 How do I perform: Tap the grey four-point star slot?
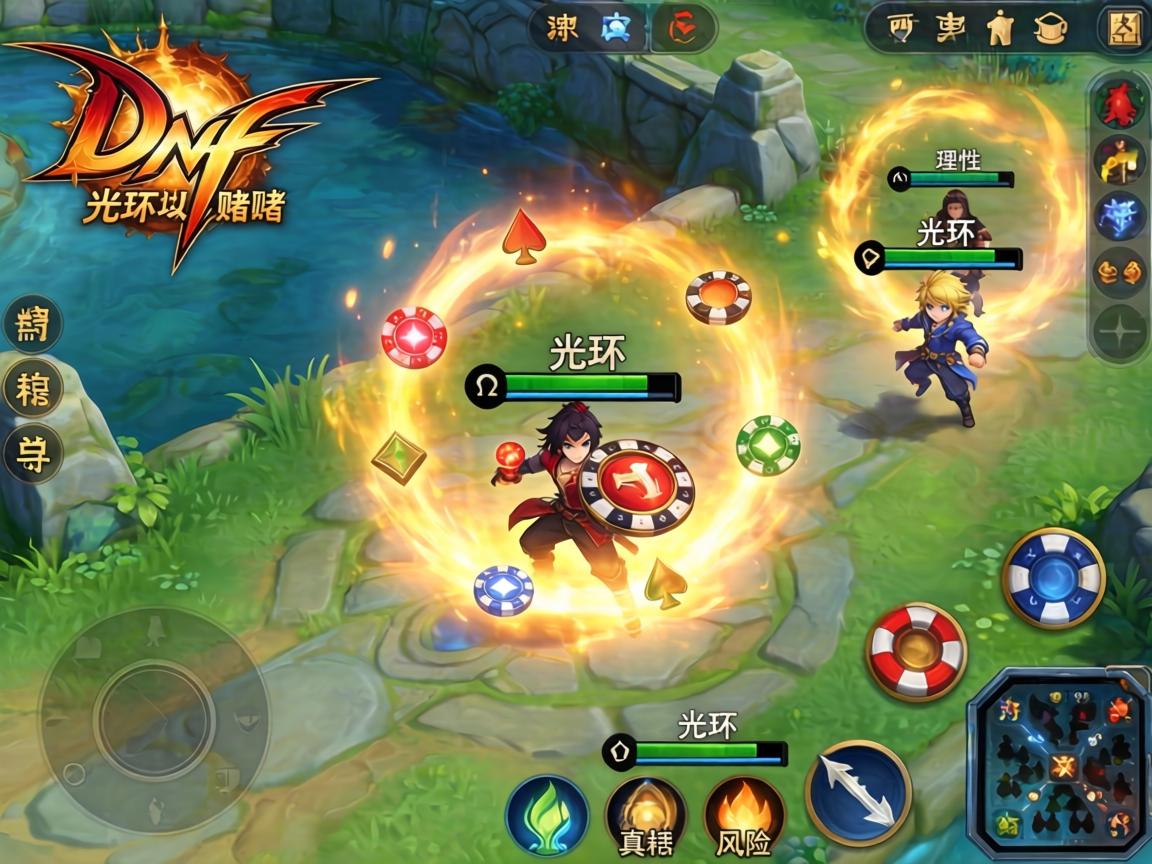click(x=1119, y=330)
